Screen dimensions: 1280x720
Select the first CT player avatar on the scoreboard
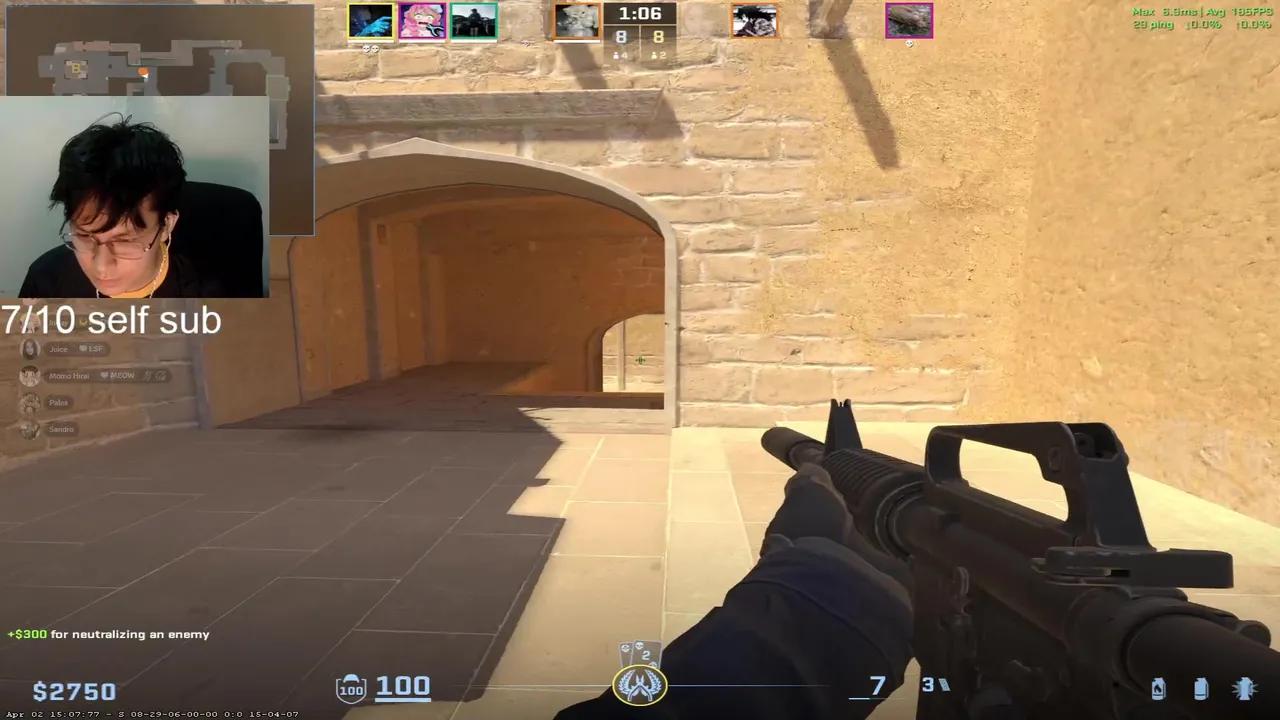(x=371, y=20)
